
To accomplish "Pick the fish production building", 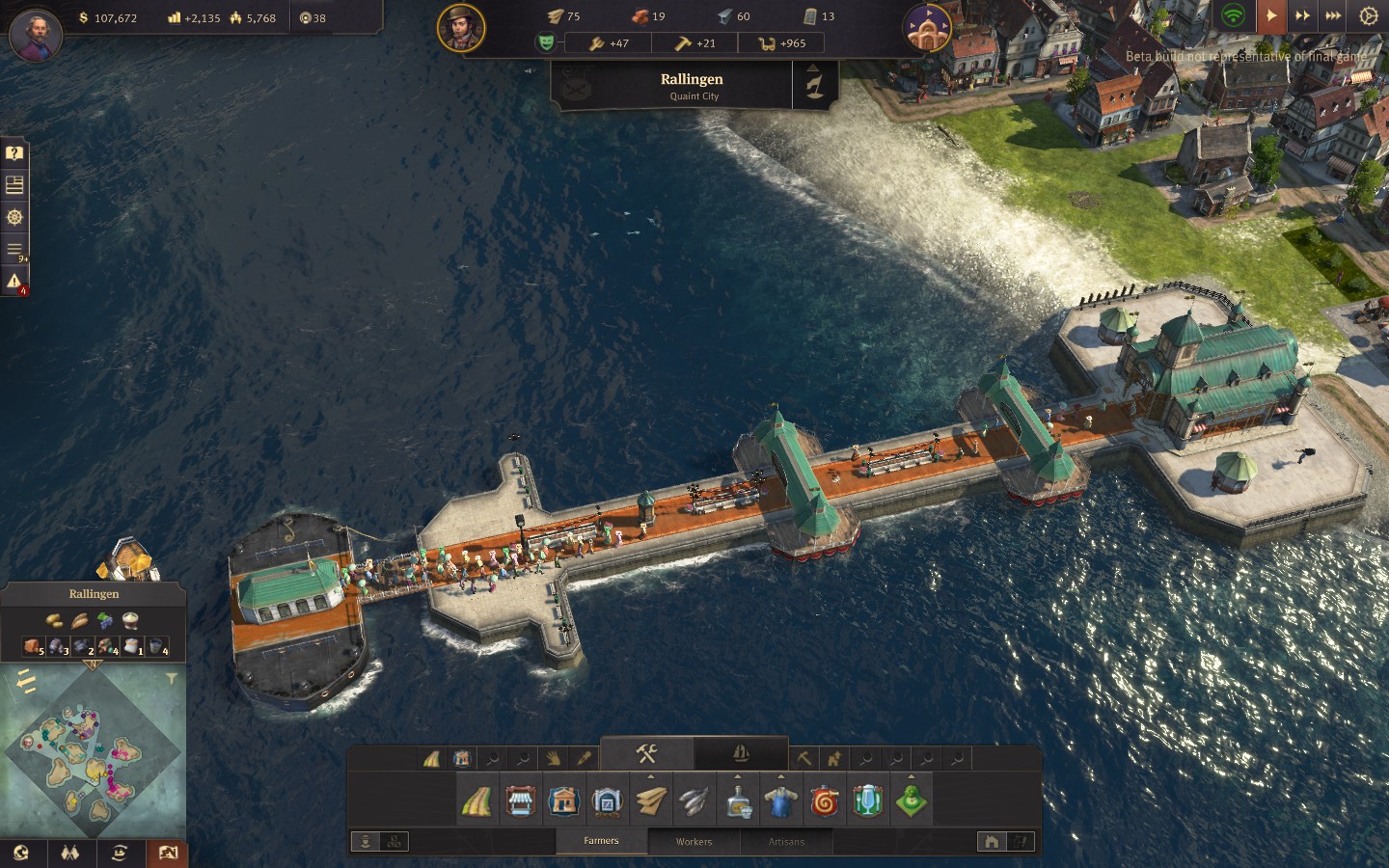I will tap(694, 801).
